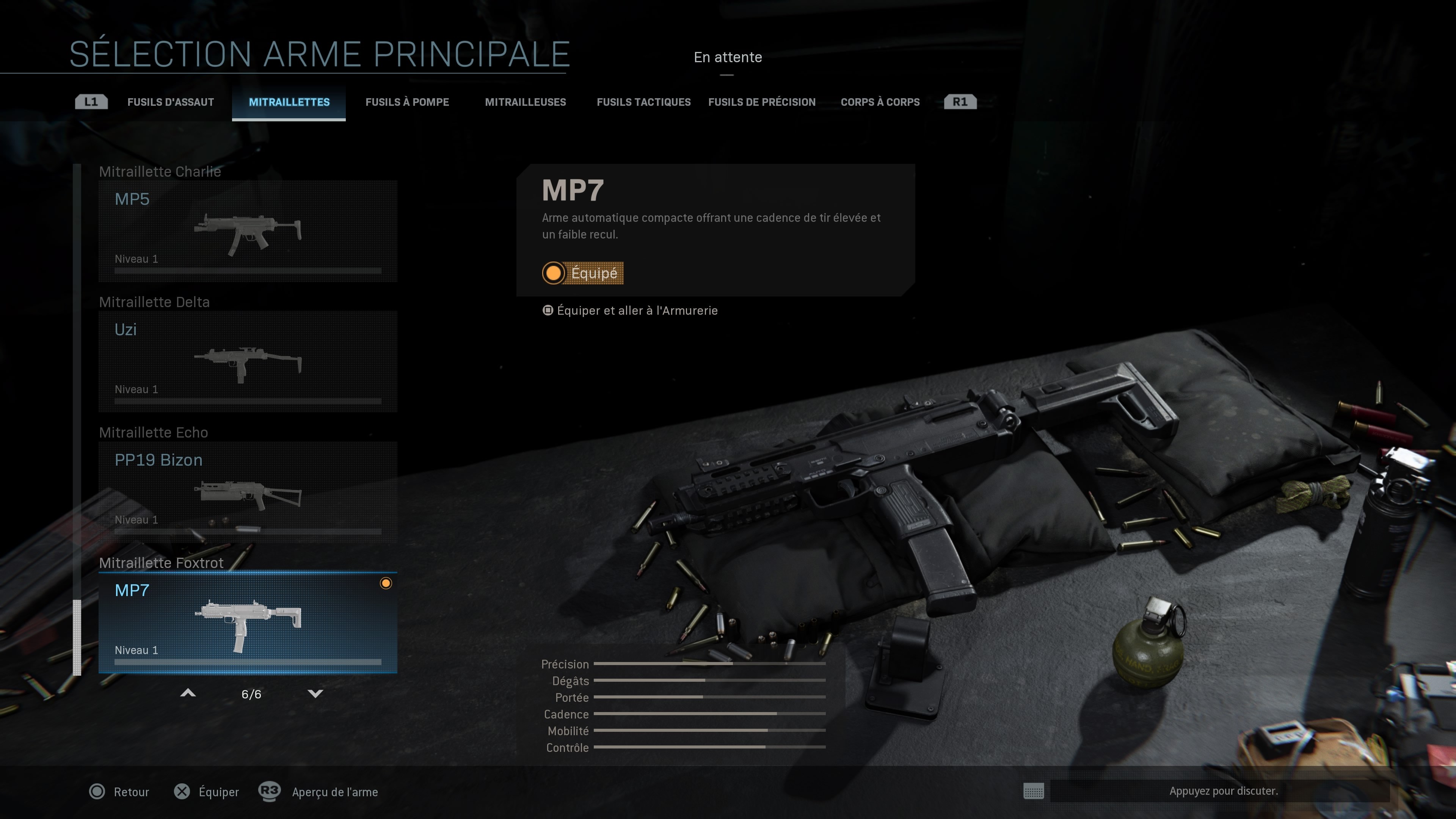The image size is (1456, 819).
Task: Open the Fusils de Précision category
Action: [x=762, y=102]
